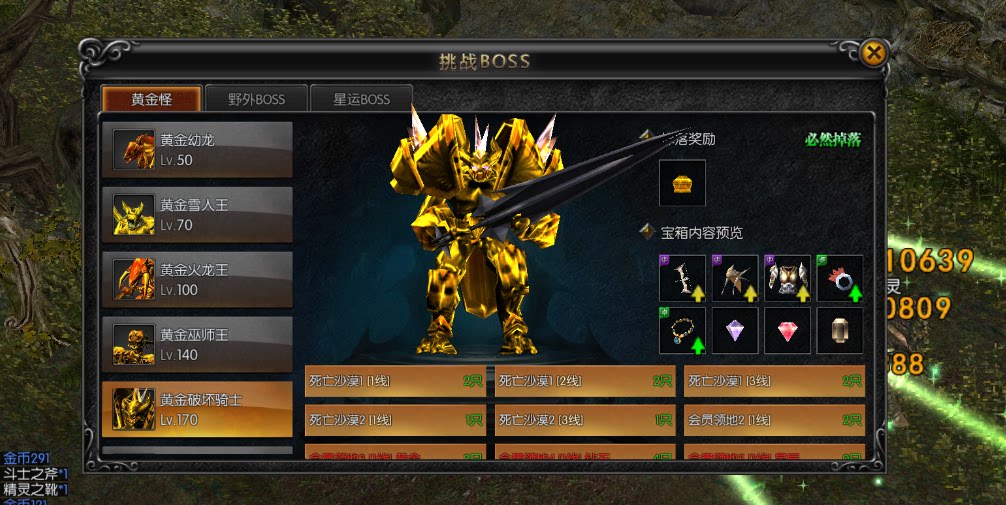Check the ring reward icon
Image resolution: width=1006 pixels, height=505 pixels.
coord(840,278)
